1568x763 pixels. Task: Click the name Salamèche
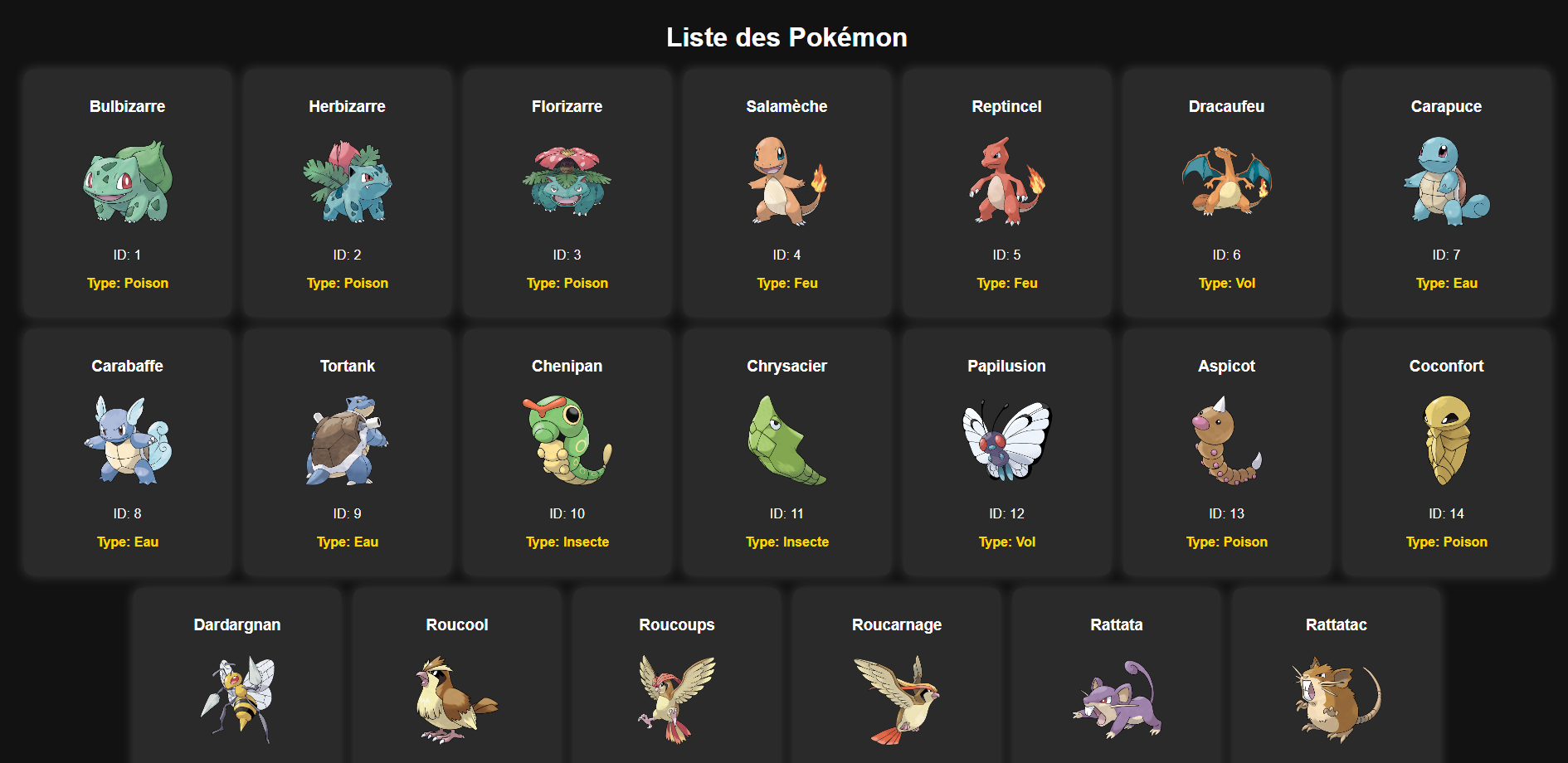pyautogui.click(x=786, y=106)
